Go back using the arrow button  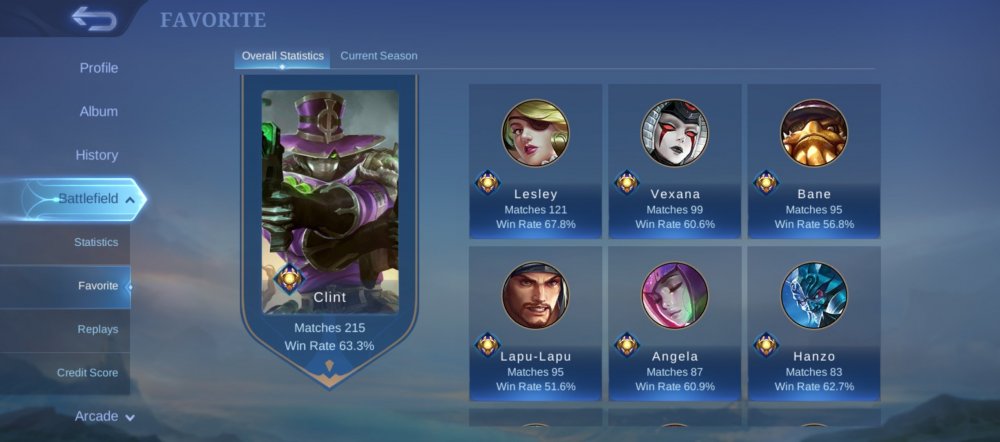coord(93,19)
